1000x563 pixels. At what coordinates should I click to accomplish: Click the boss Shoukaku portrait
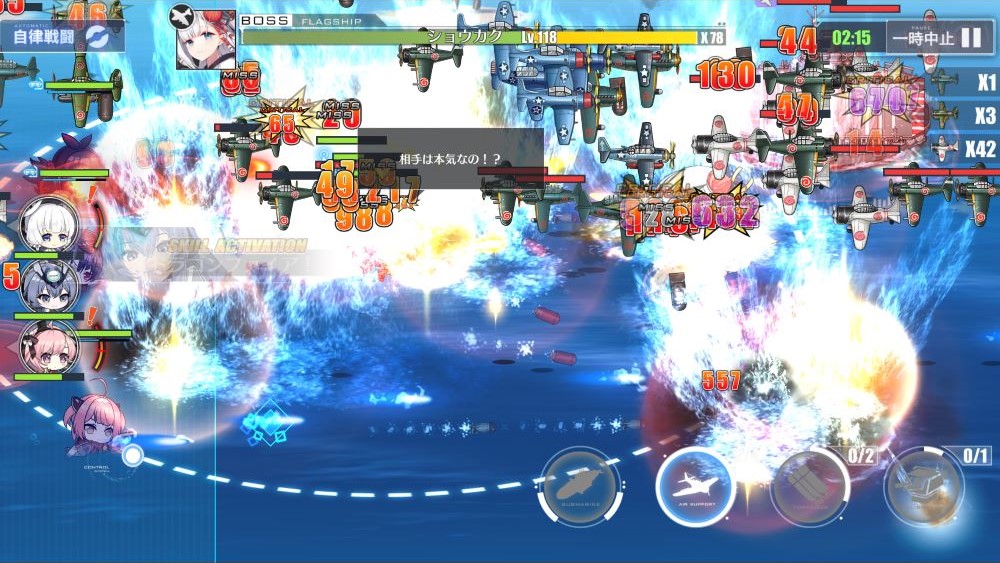click(x=206, y=40)
